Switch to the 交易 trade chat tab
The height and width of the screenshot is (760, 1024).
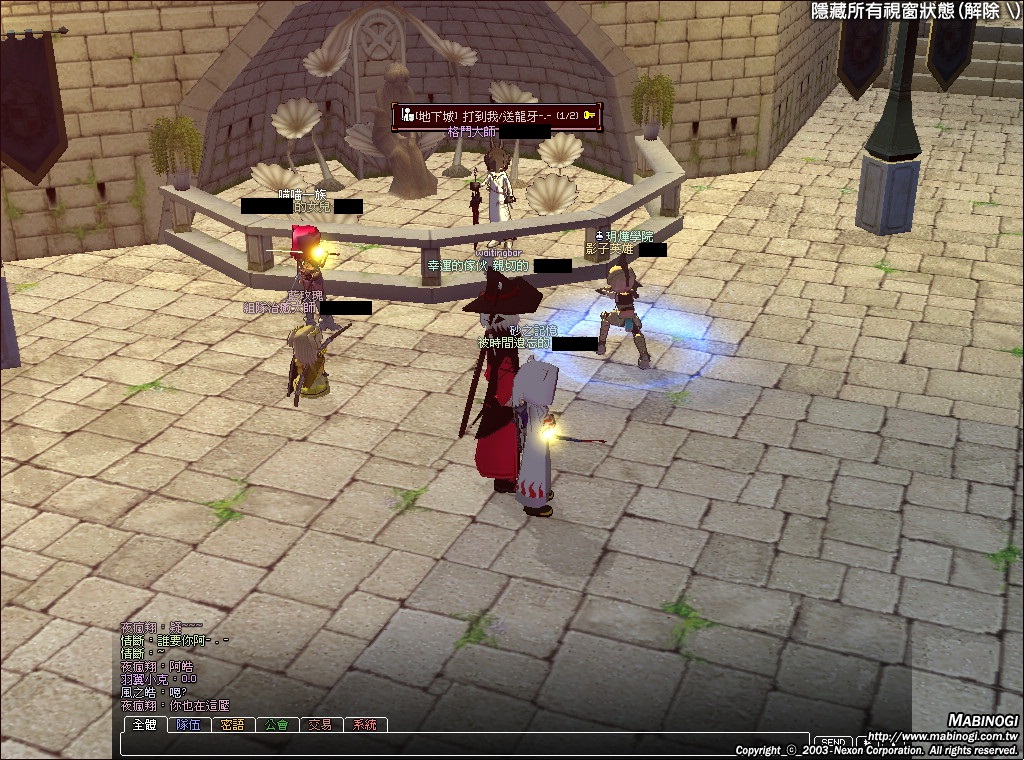pos(320,725)
